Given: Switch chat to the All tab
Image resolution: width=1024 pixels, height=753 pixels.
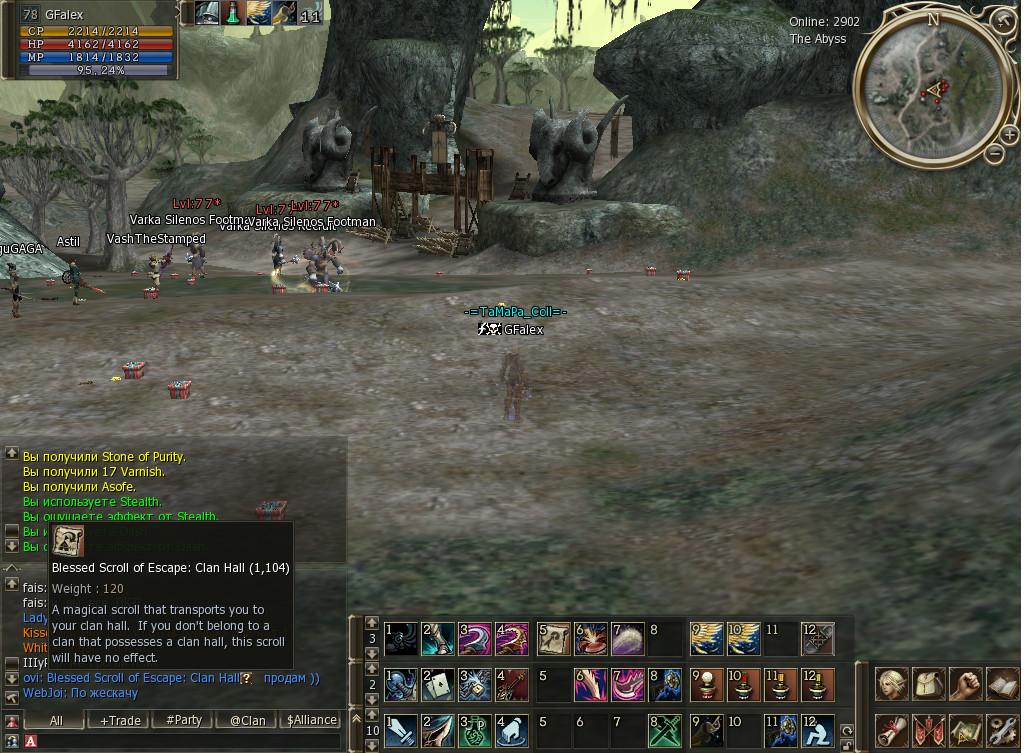Looking at the screenshot, I should click(56, 720).
